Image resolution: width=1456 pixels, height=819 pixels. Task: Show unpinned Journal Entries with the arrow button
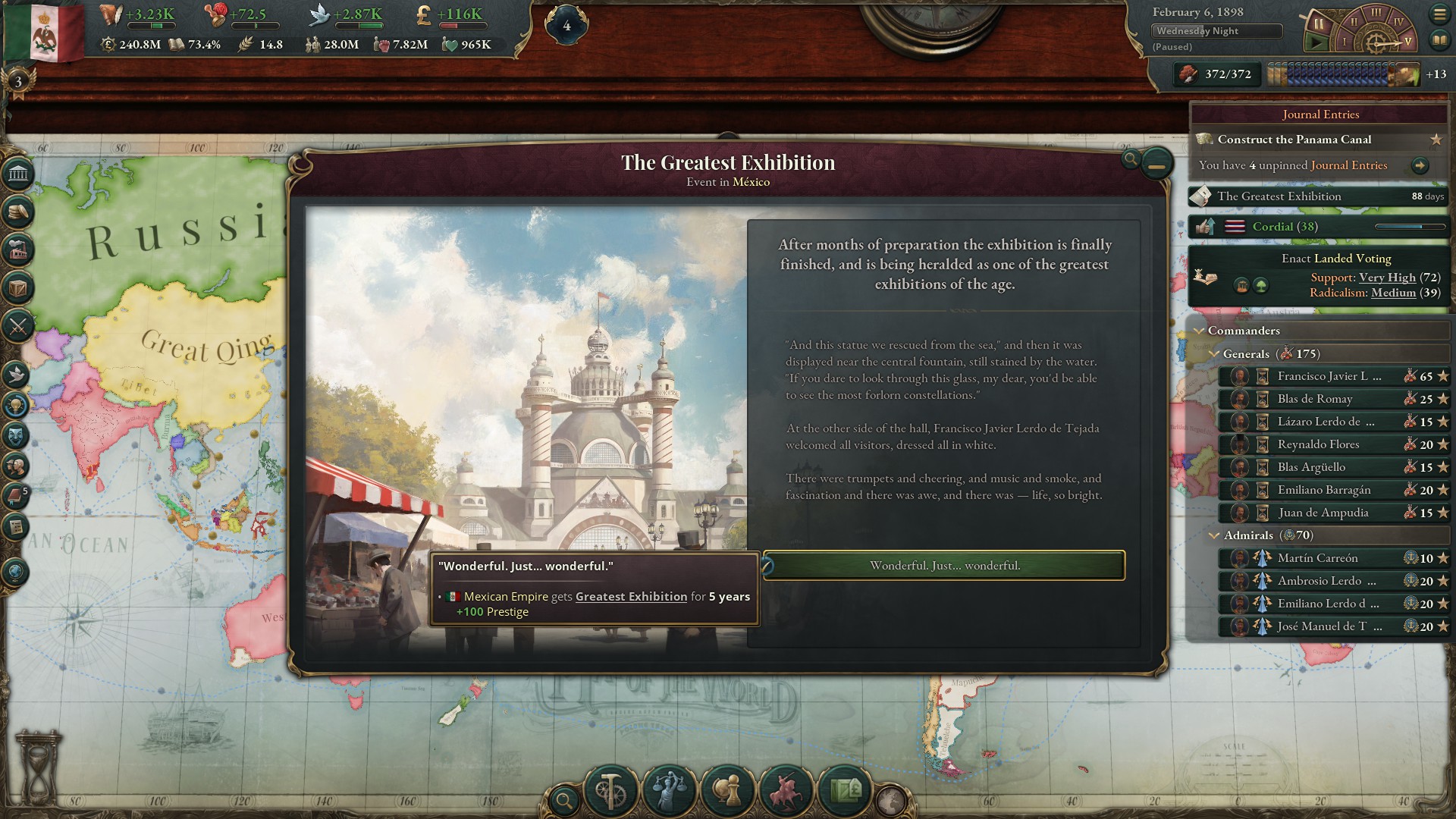click(1420, 165)
